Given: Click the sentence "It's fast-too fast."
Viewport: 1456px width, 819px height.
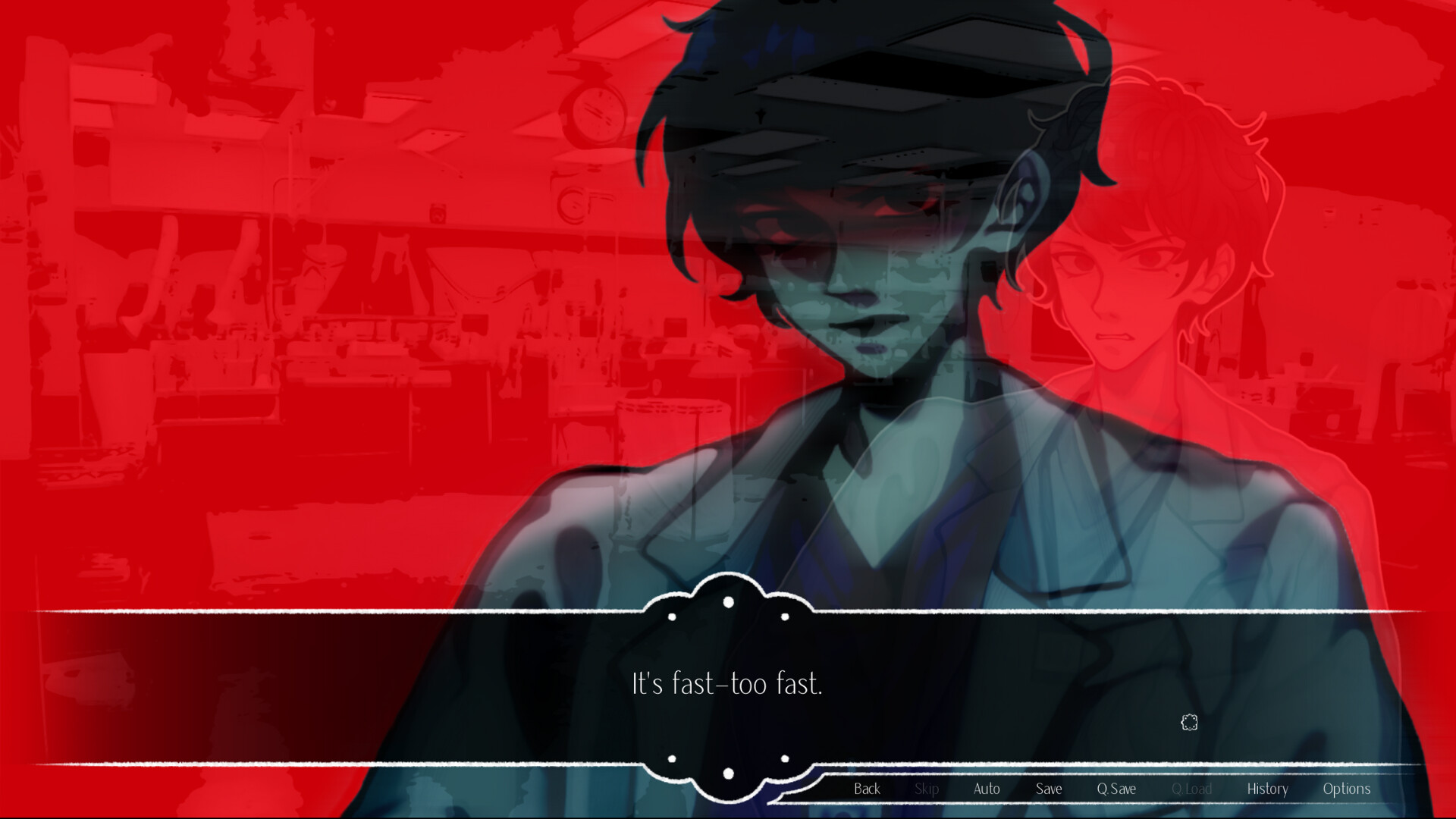Looking at the screenshot, I should point(726,683).
